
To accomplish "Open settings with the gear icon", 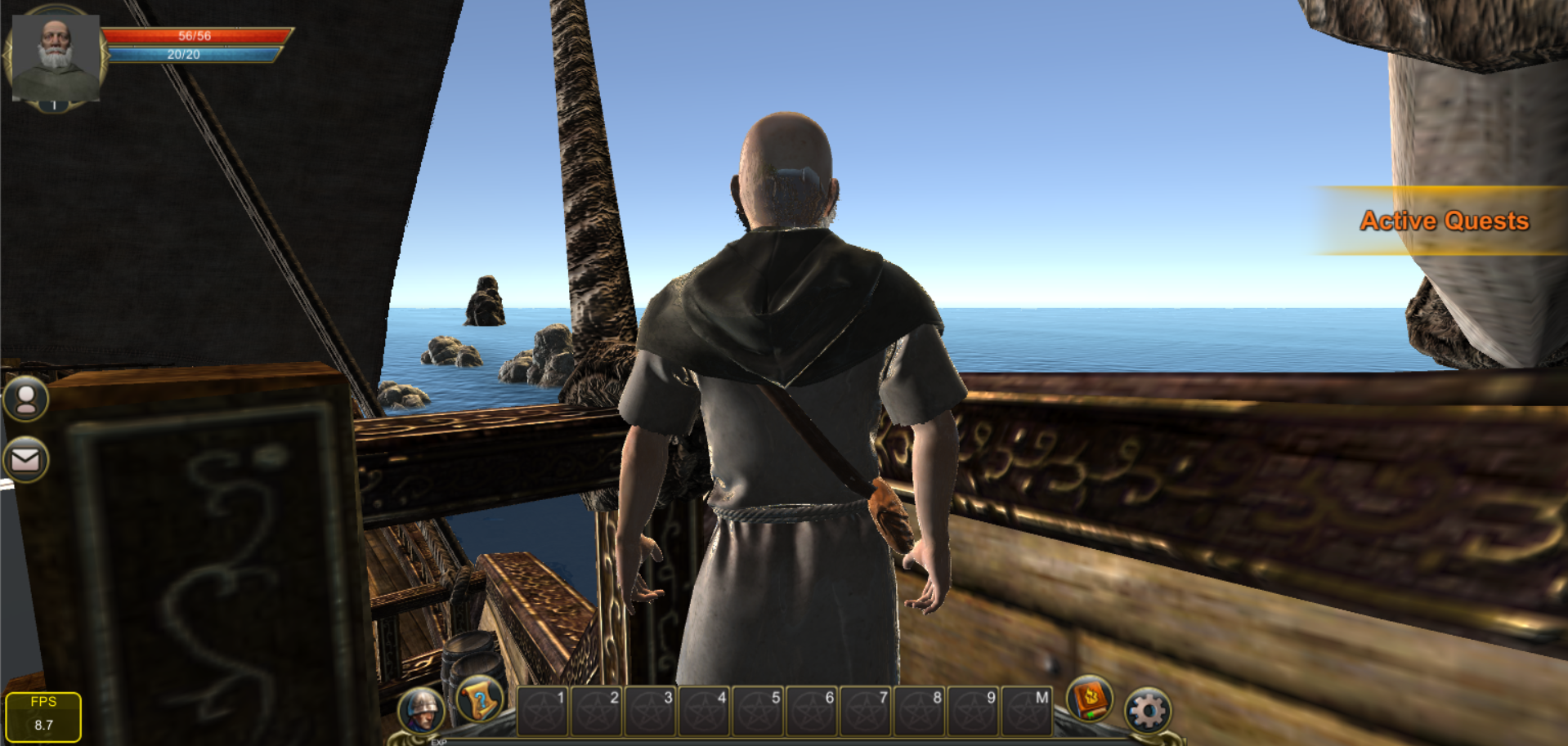I will [1148, 711].
